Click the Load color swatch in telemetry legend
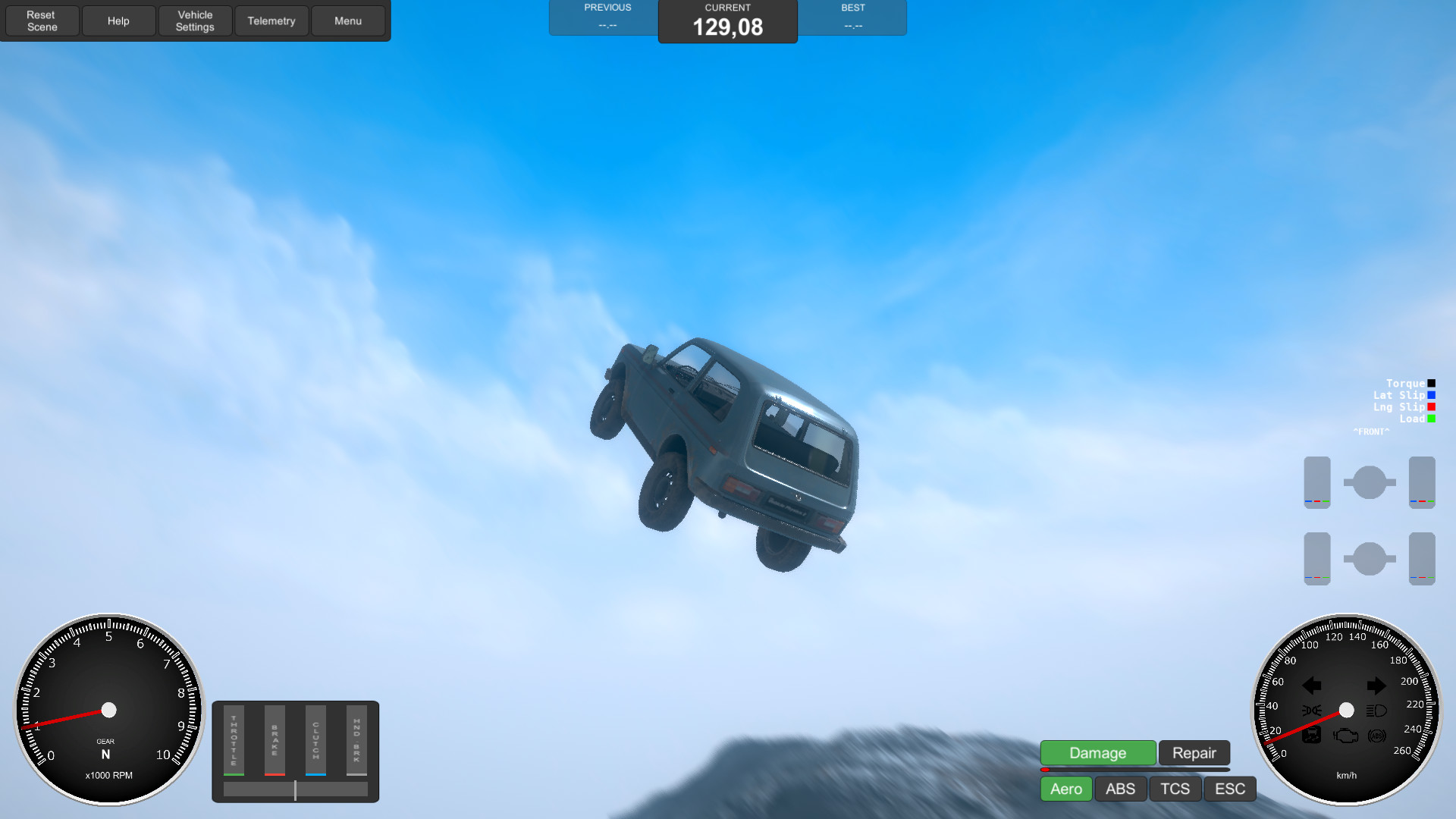The image size is (1456, 819). coord(1431,419)
